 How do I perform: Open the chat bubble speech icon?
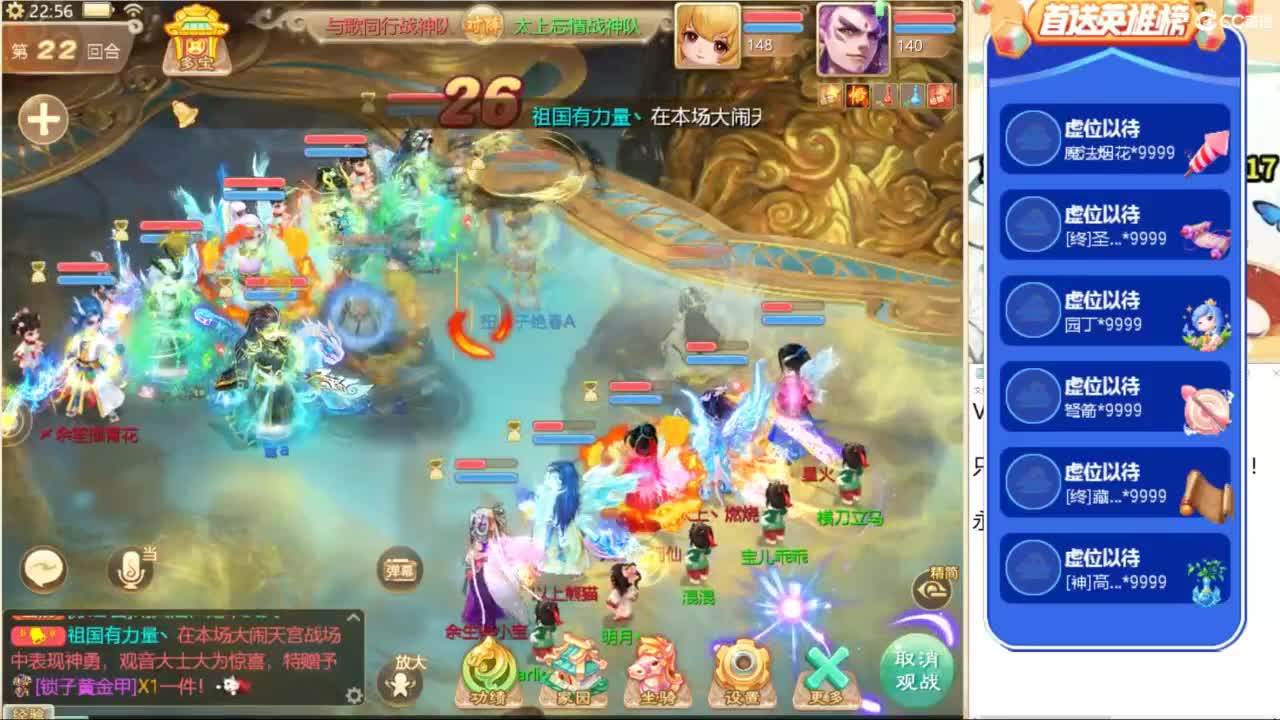(x=42, y=568)
